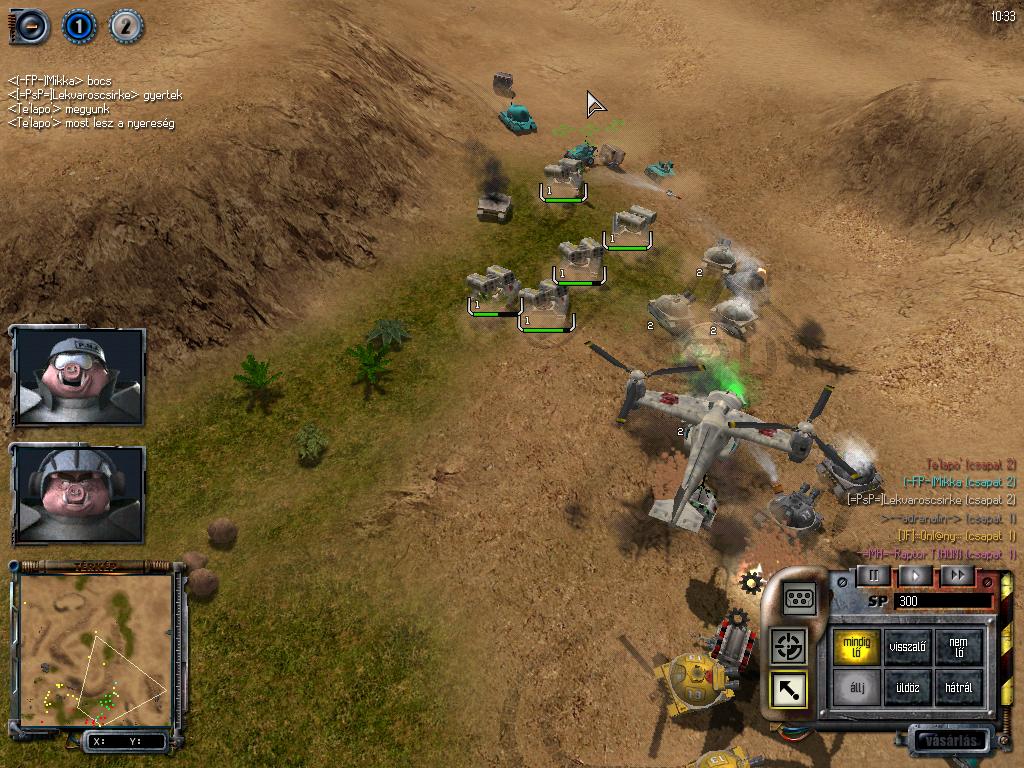Select unit group 1 badge

point(78,25)
